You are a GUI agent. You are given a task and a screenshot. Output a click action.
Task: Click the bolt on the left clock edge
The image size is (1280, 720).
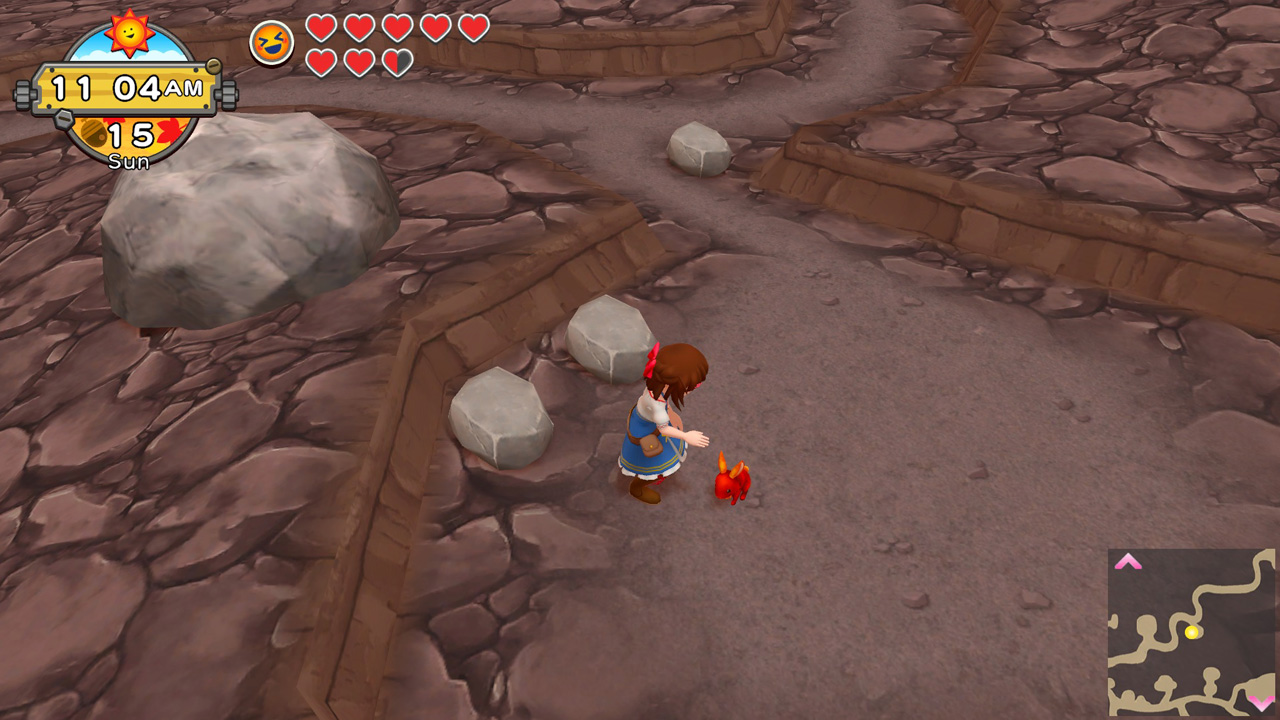pyautogui.click(x=21, y=94)
